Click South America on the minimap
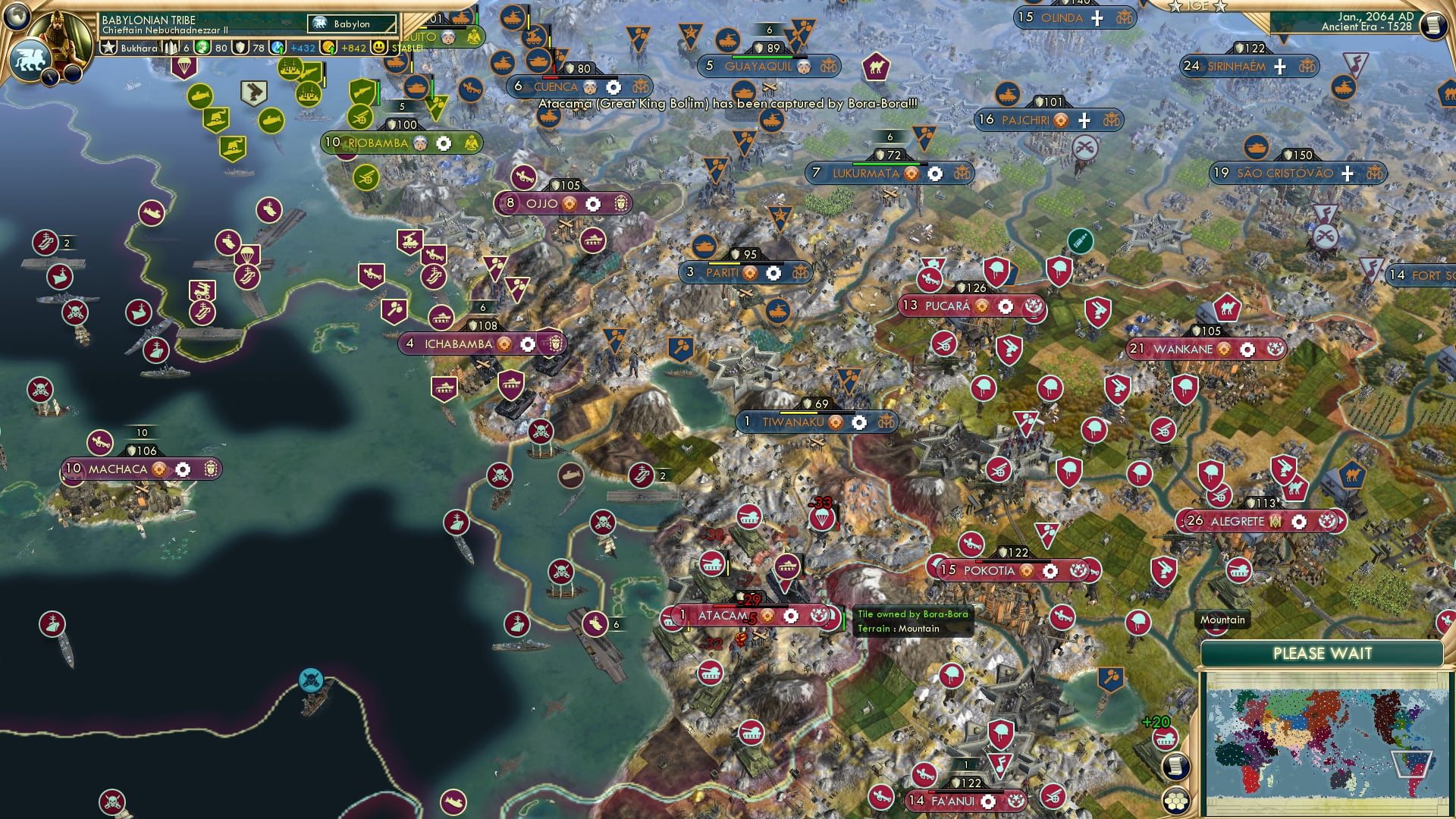 click(1414, 765)
